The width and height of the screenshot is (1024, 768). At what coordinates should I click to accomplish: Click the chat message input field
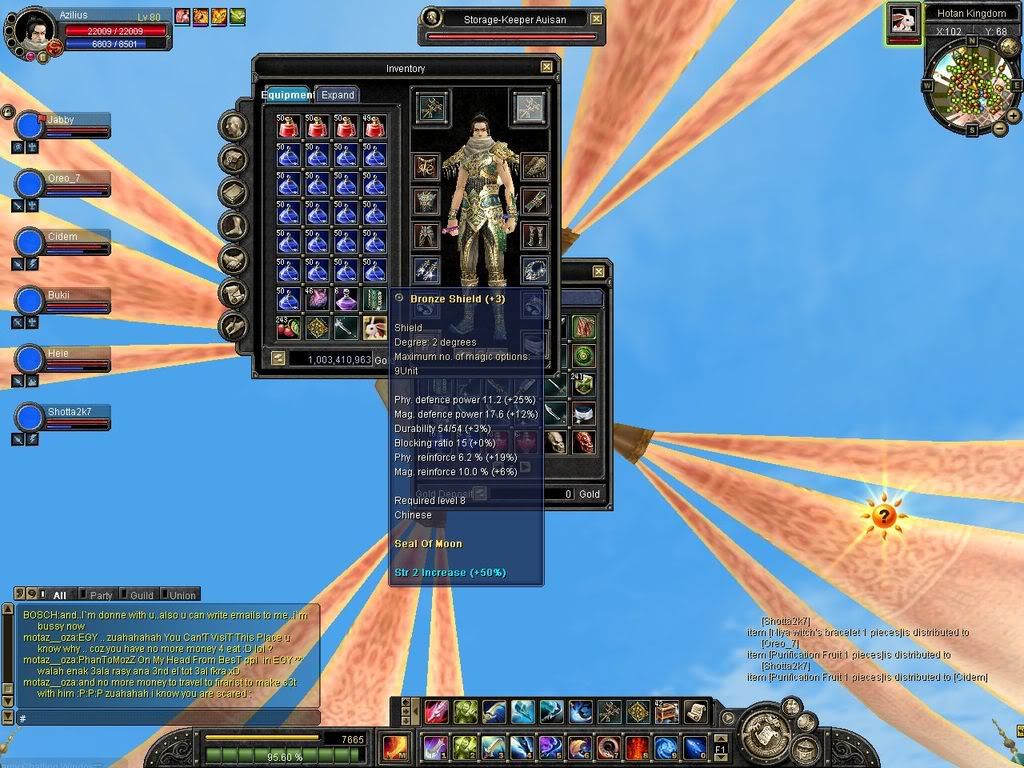165,718
